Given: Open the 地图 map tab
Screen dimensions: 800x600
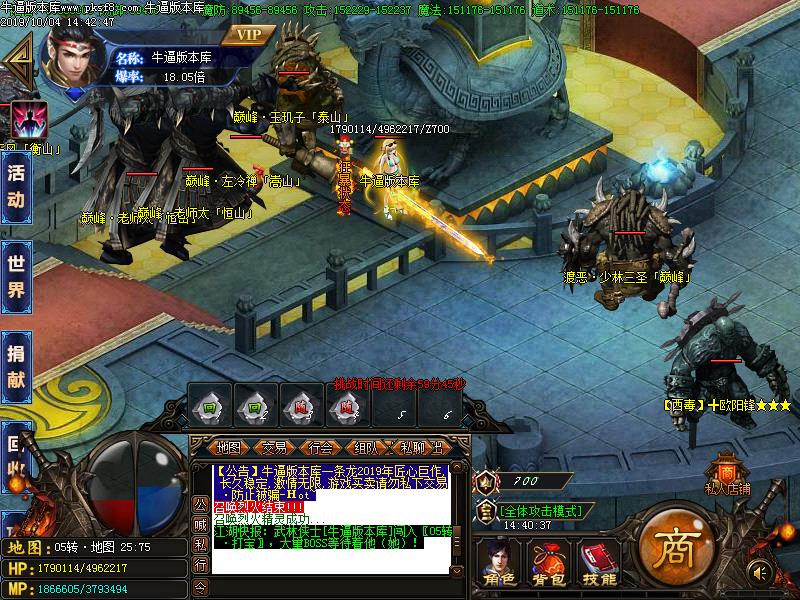Looking at the screenshot, I should click(229, 447).
